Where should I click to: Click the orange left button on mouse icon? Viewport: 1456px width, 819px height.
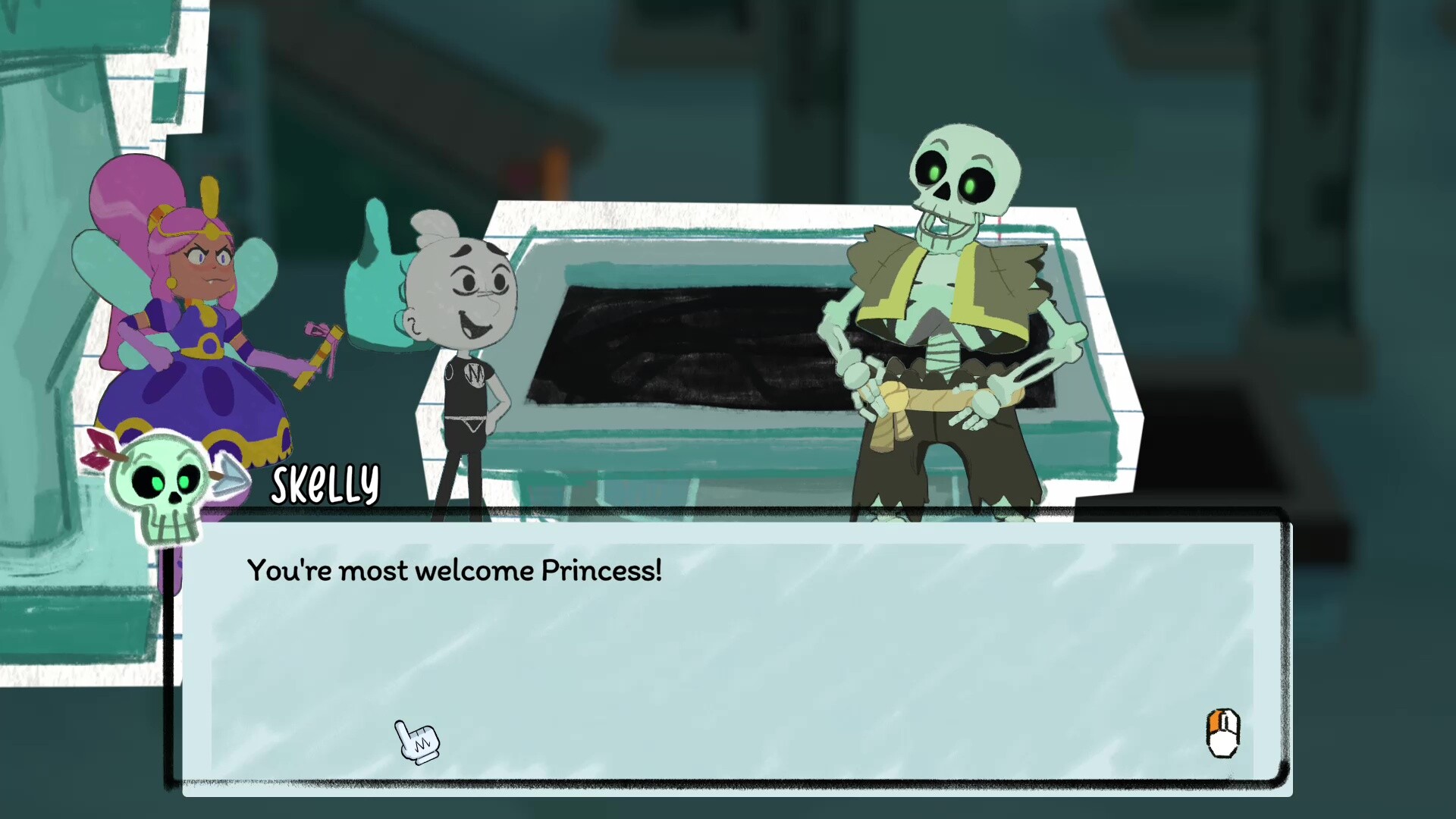tap(1216, 720)
